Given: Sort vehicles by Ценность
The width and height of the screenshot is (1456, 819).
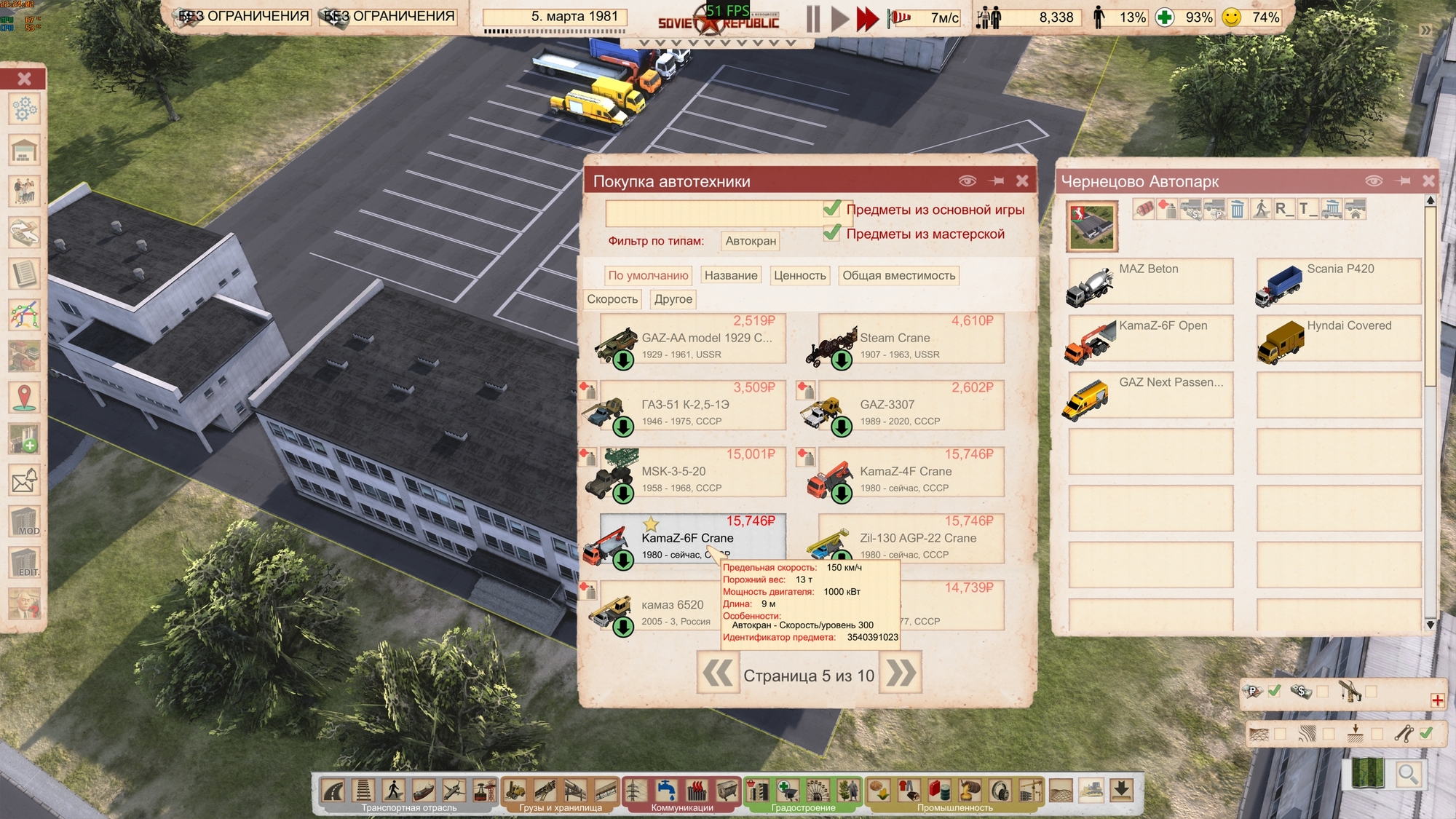Looking at the screenshot, I should (799, 275).
